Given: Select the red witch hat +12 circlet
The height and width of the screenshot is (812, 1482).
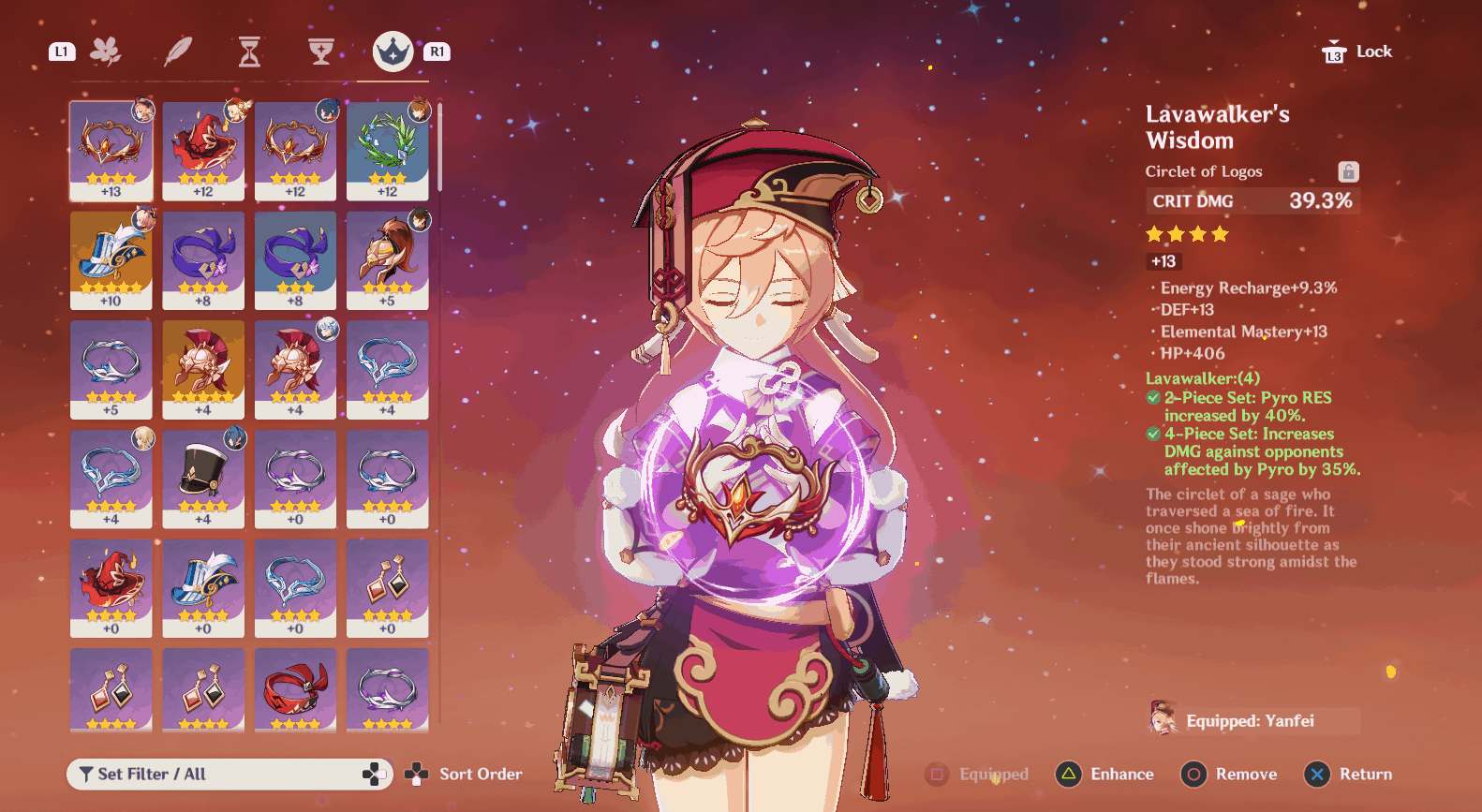Looking at the screenshot, I should pyautogui.click(x=203, y=151).
